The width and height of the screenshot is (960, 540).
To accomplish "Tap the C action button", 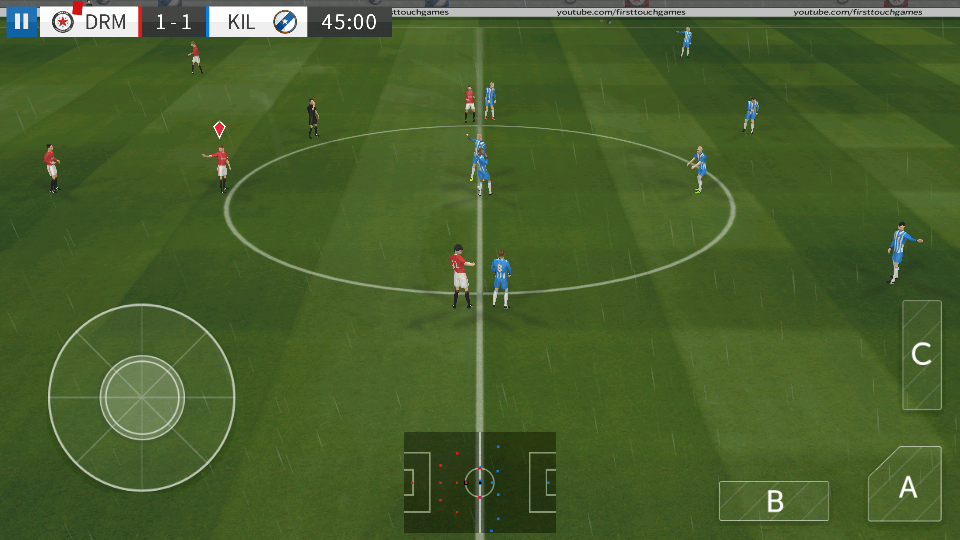I will [921, 354].
